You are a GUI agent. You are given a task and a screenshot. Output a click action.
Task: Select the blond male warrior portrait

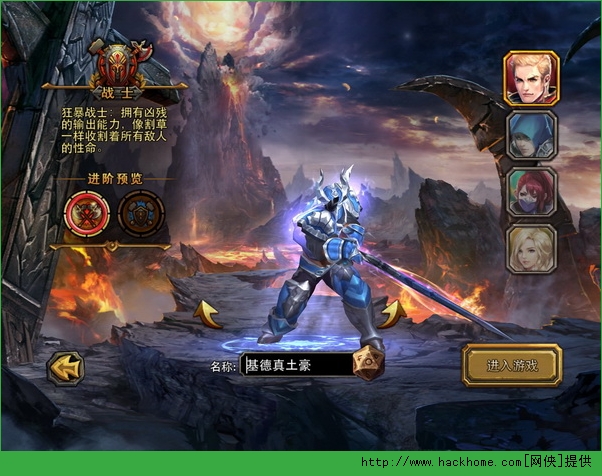pyautogui.click(x=531, y=78)
